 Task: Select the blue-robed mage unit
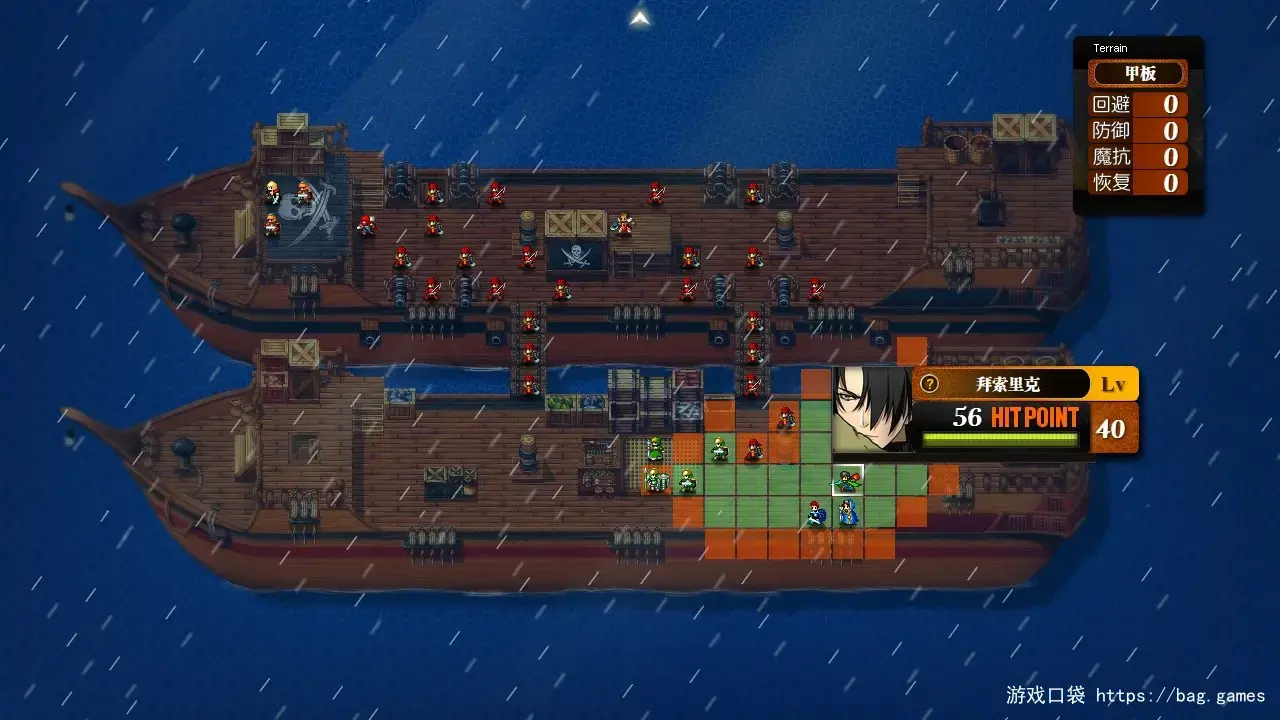[x=848, y=514]
